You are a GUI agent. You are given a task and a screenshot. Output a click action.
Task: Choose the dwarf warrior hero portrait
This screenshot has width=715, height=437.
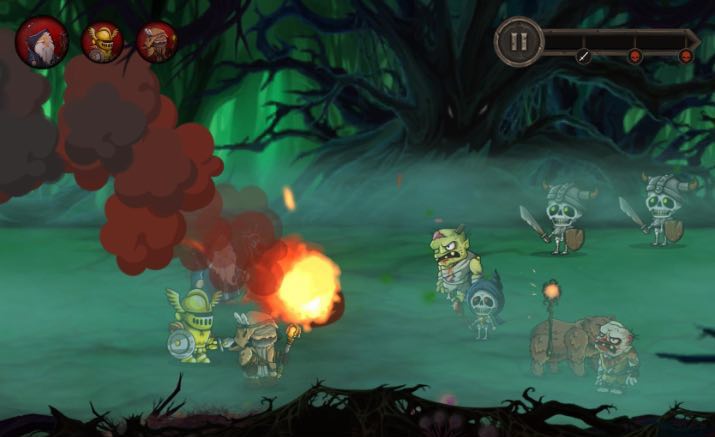157,42
